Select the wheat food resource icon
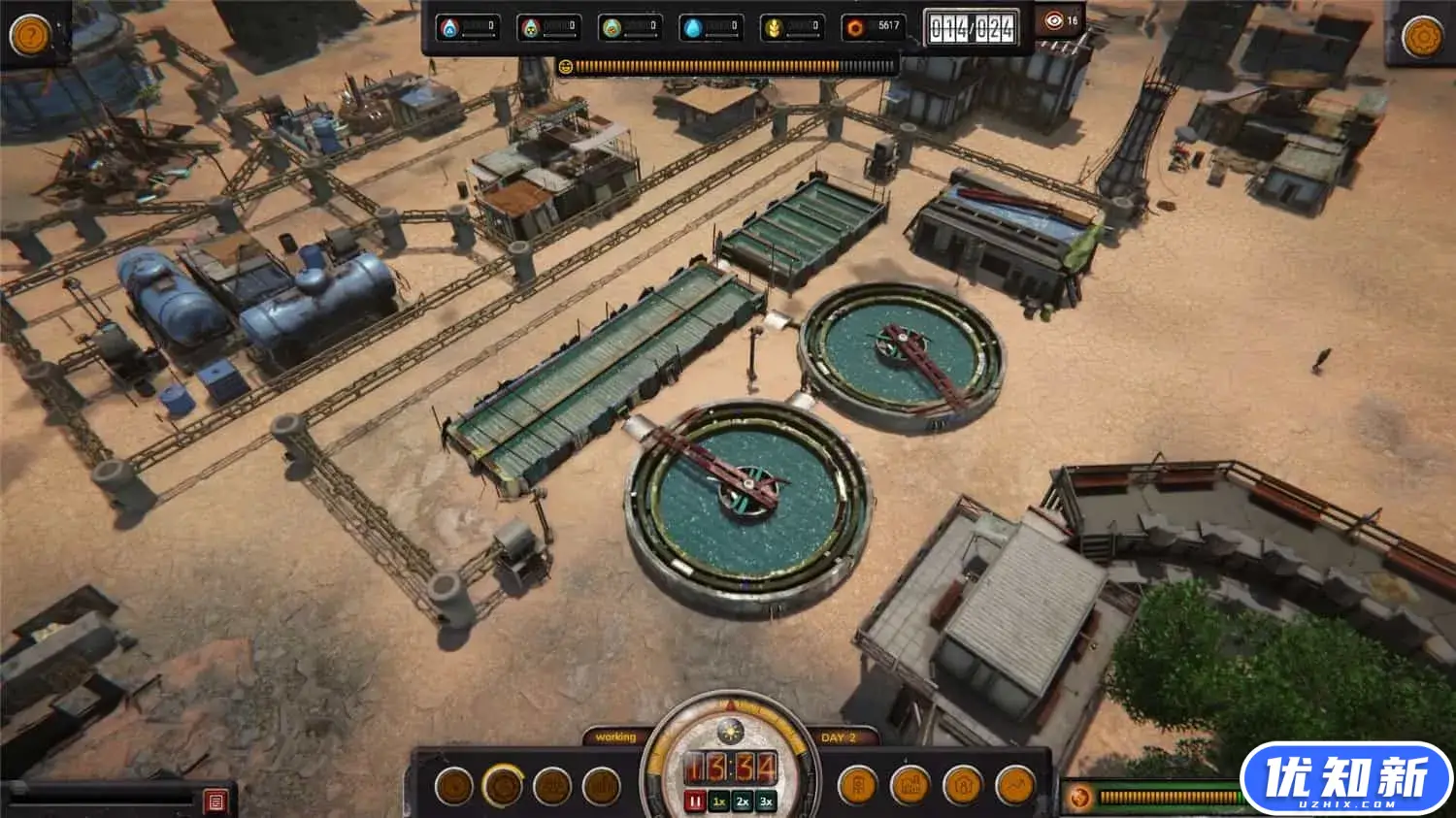This screenshot has height=818, width=1456. tap(774, 28)
